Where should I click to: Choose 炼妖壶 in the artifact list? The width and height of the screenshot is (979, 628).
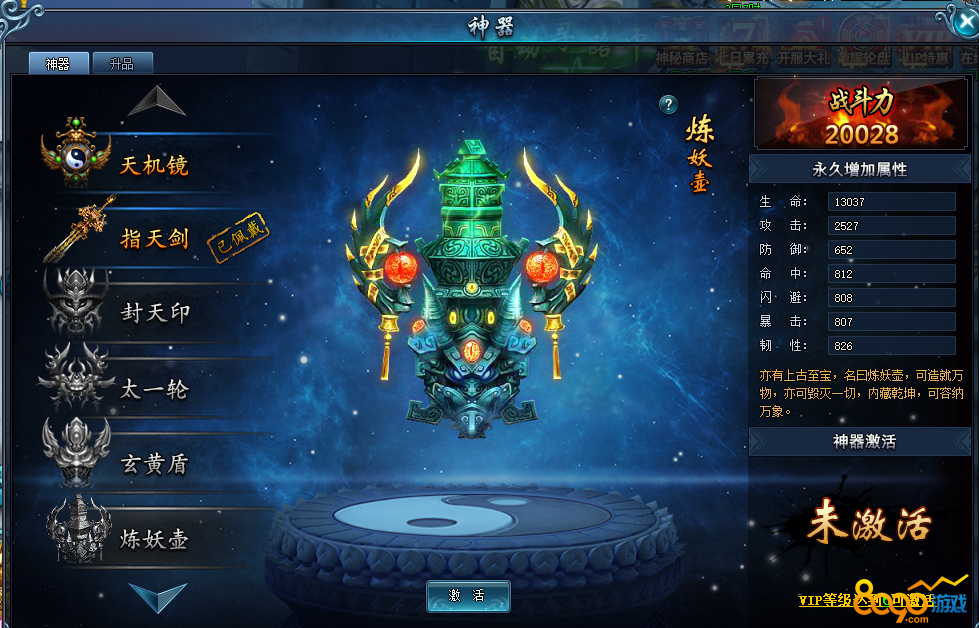coord(154,539)
